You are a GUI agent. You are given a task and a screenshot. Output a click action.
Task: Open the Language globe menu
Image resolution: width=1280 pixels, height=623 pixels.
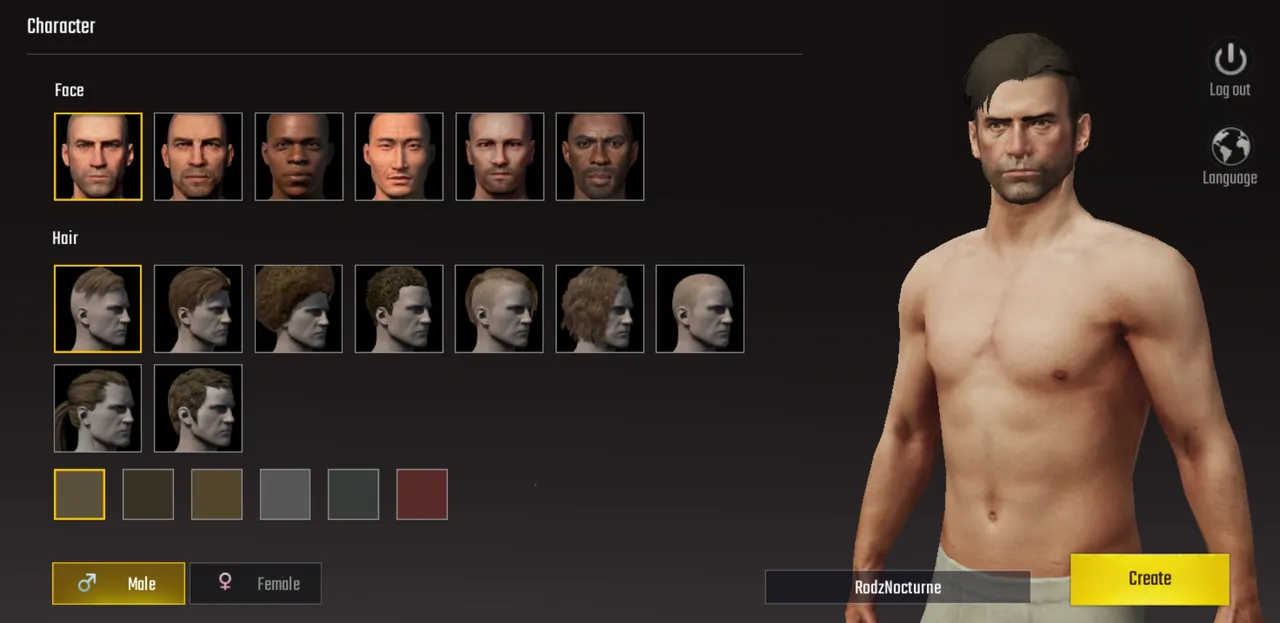pyautogui.click(x=1230, y=157)
